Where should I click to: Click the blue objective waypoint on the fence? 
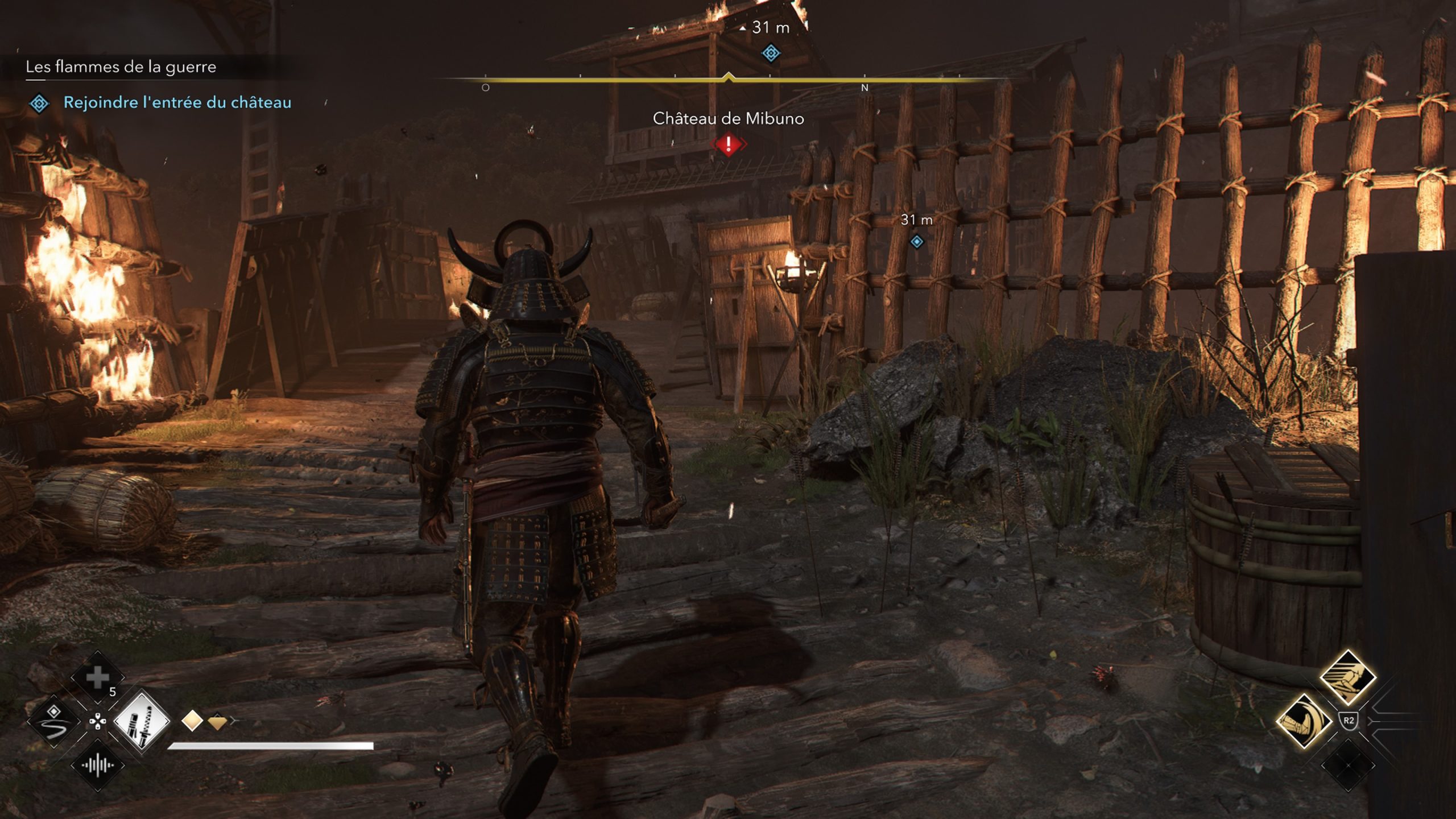pos(916,242)
